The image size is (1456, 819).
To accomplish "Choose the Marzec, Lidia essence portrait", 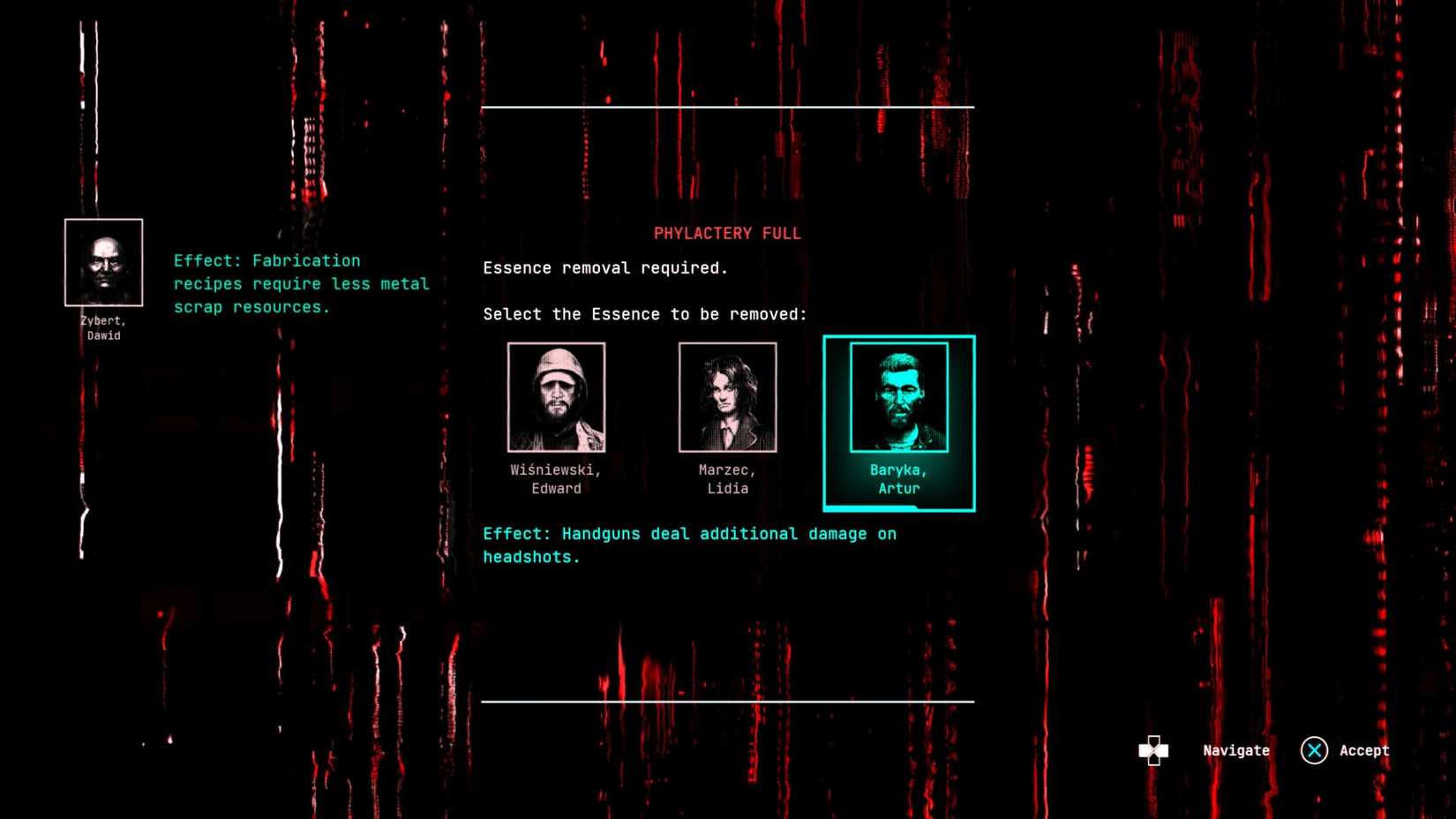I will pyautogui.click(x=727, y=398).
